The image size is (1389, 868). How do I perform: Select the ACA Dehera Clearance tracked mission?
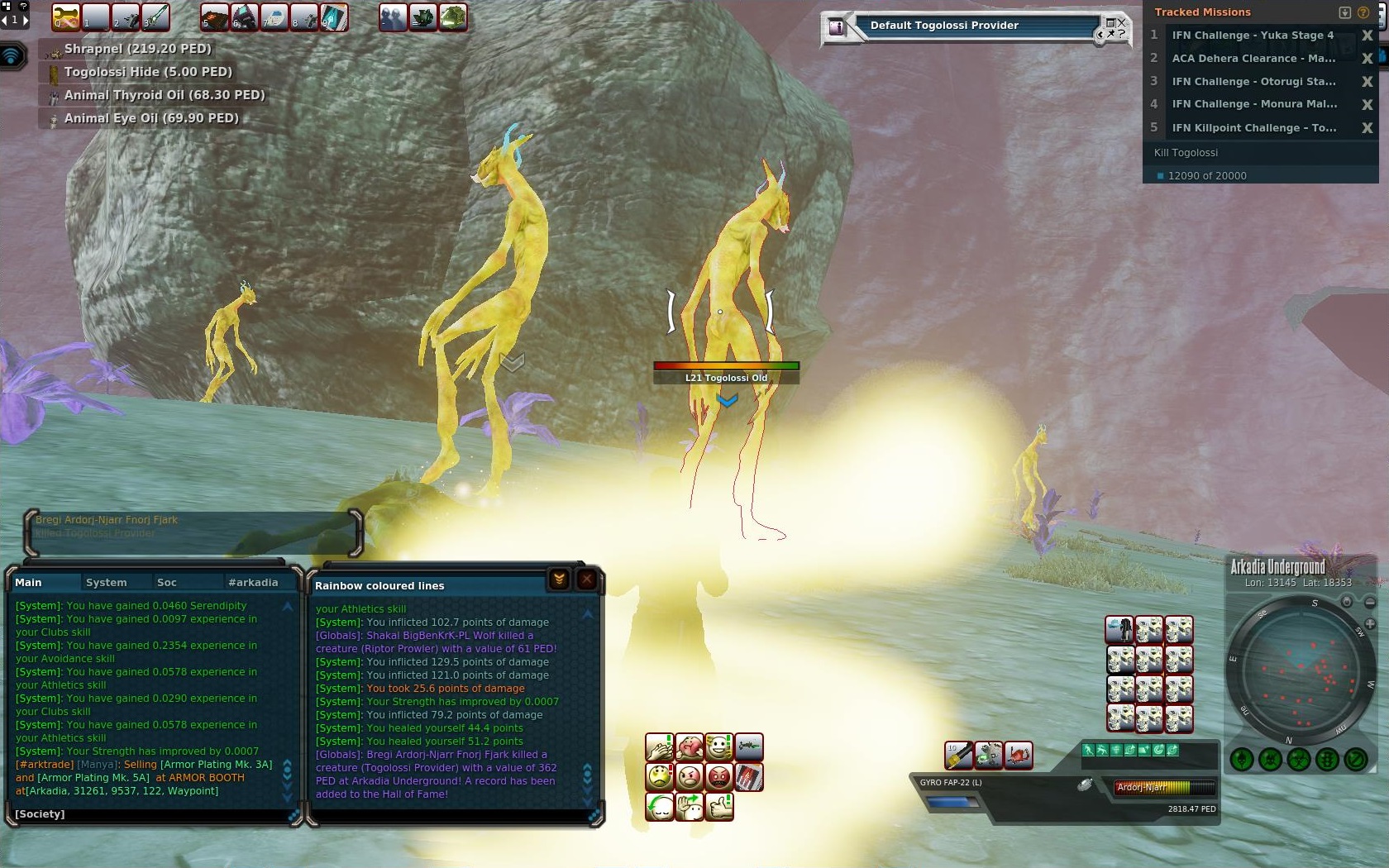(x=1253, y=58)
